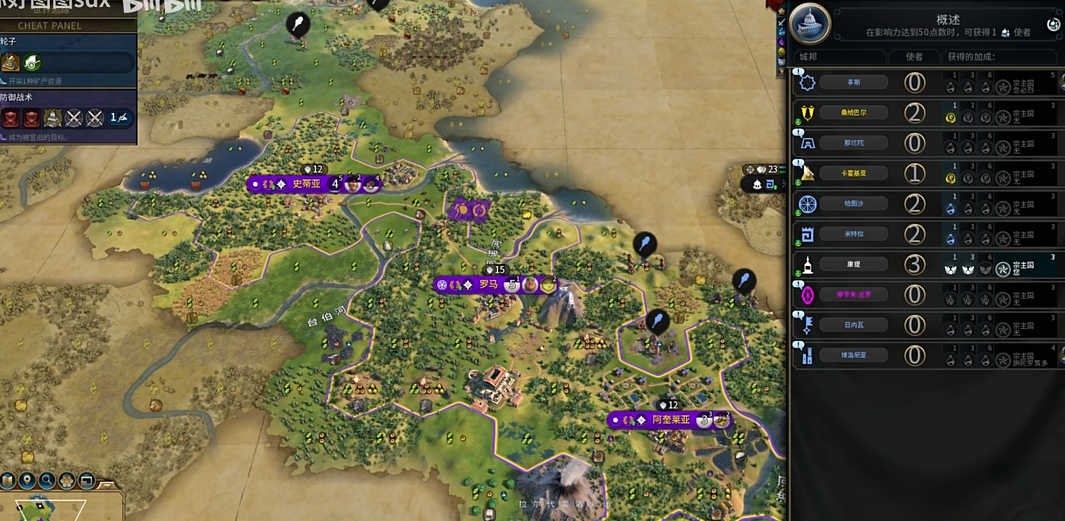Select the 史蒂亚 city banner

pyautogui.click(x=306, y=184)
